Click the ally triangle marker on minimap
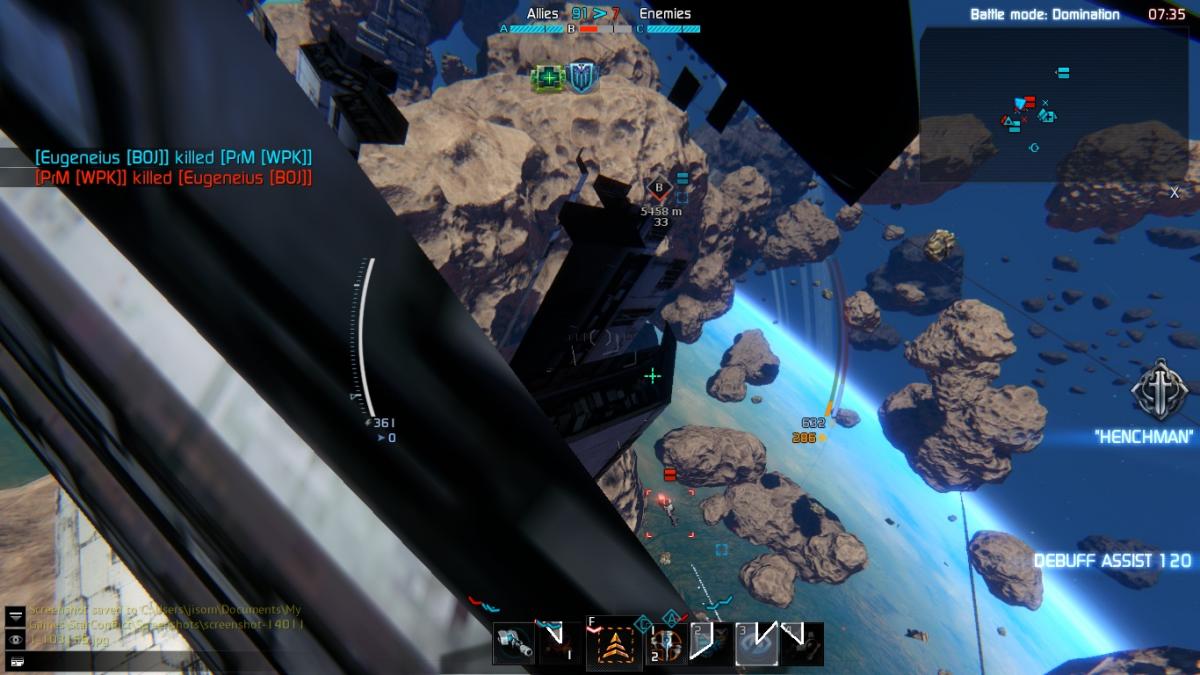The width and height of the screenshot is (1200, 675). (x=1007, y=121)
